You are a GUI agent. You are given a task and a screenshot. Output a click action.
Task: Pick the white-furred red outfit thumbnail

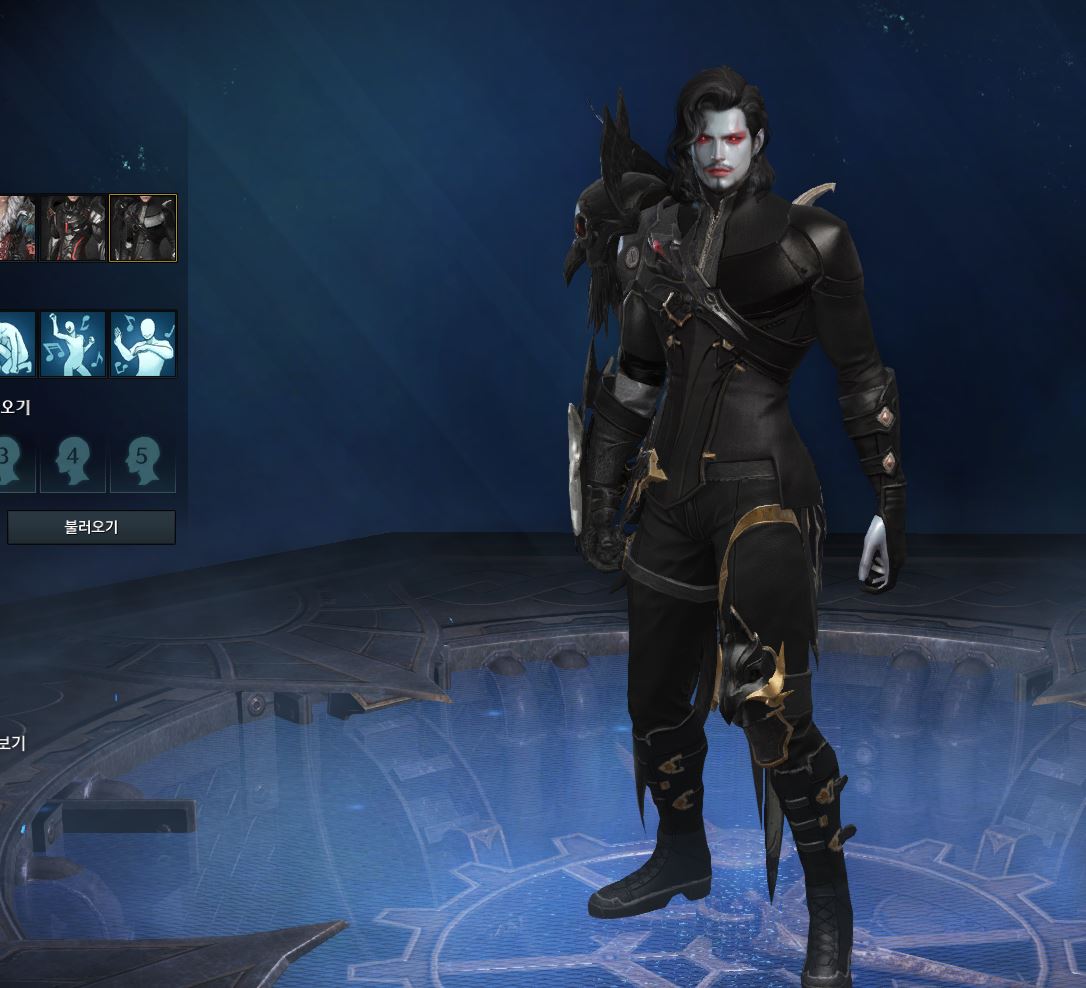[16, 228]
